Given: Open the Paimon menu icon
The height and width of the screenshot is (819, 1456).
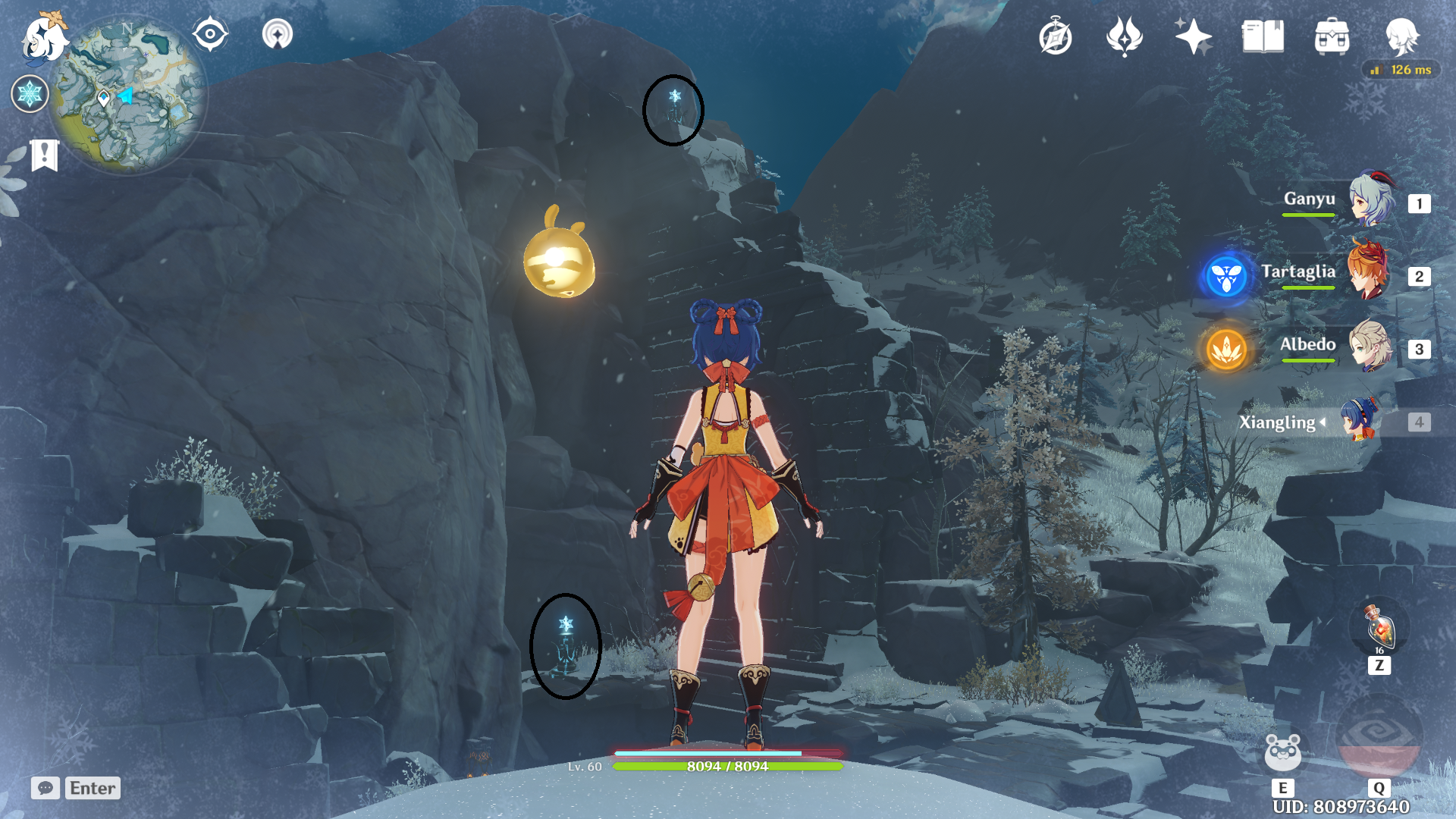Looking at the screenshot, I should point(44,38).
